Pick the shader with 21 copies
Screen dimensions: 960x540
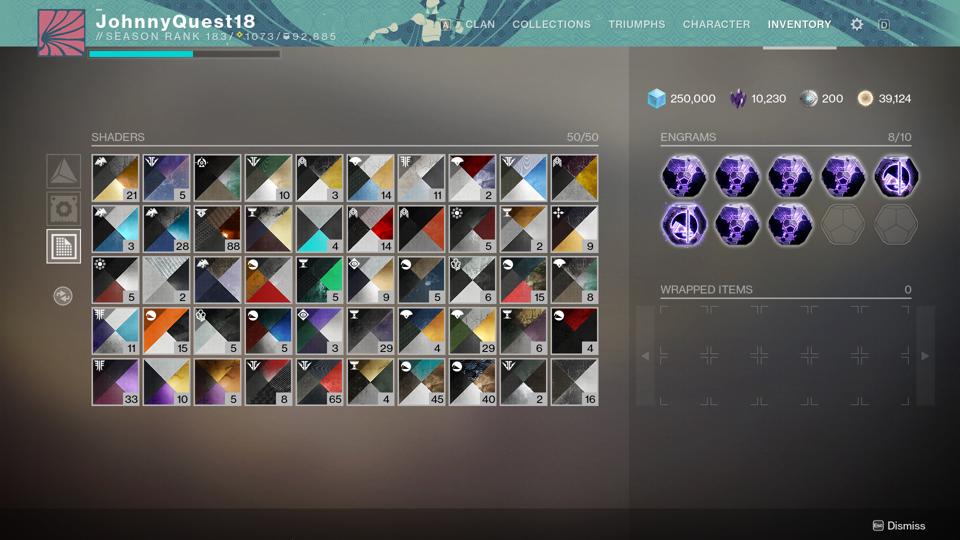pyautogui.click(x=116, y=178)
